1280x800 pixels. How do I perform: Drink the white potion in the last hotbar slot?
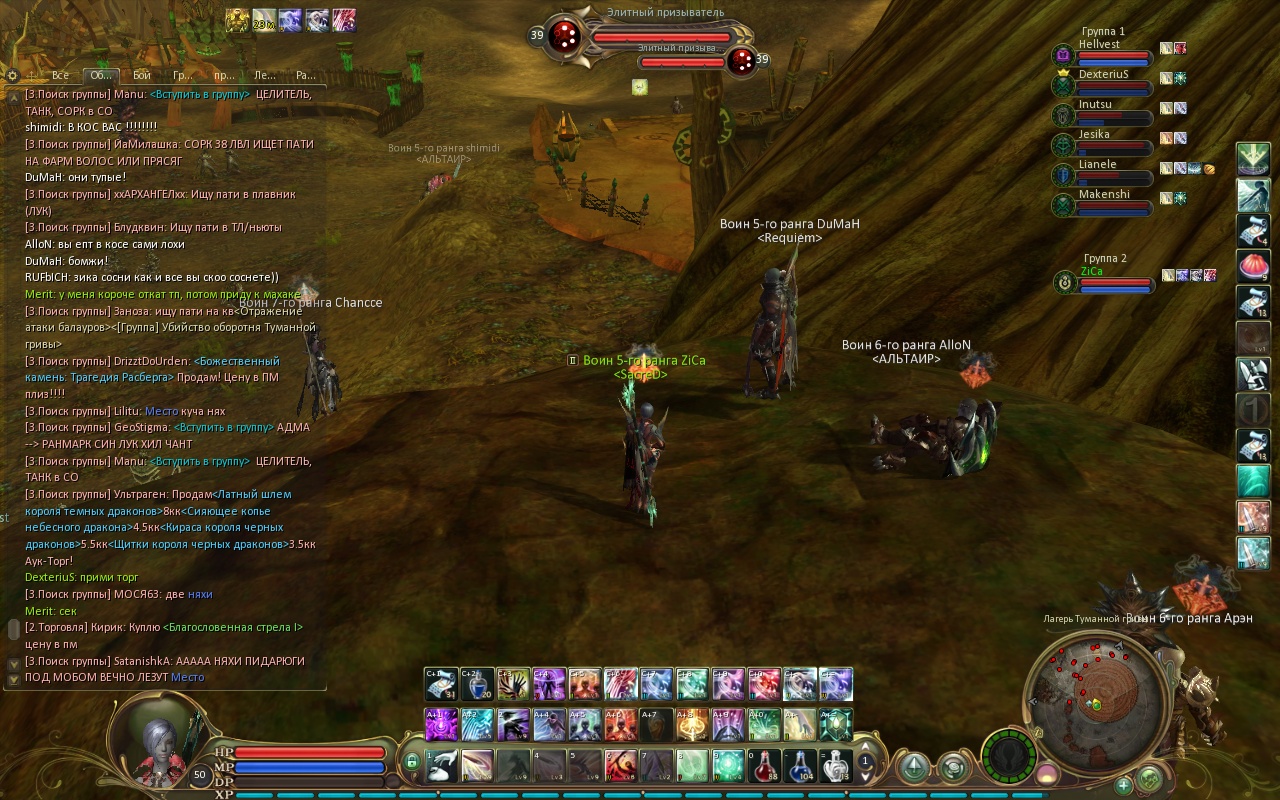pos(836,766)
